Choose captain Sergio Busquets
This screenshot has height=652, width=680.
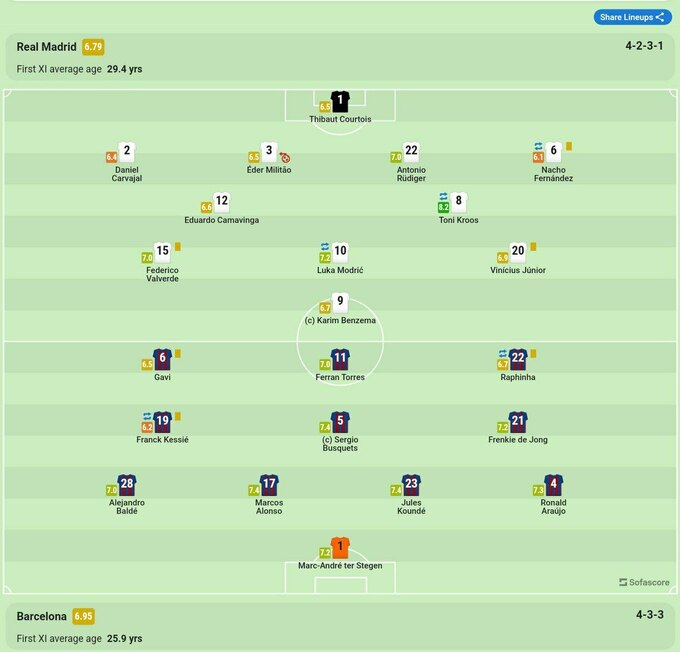(340, 422)
